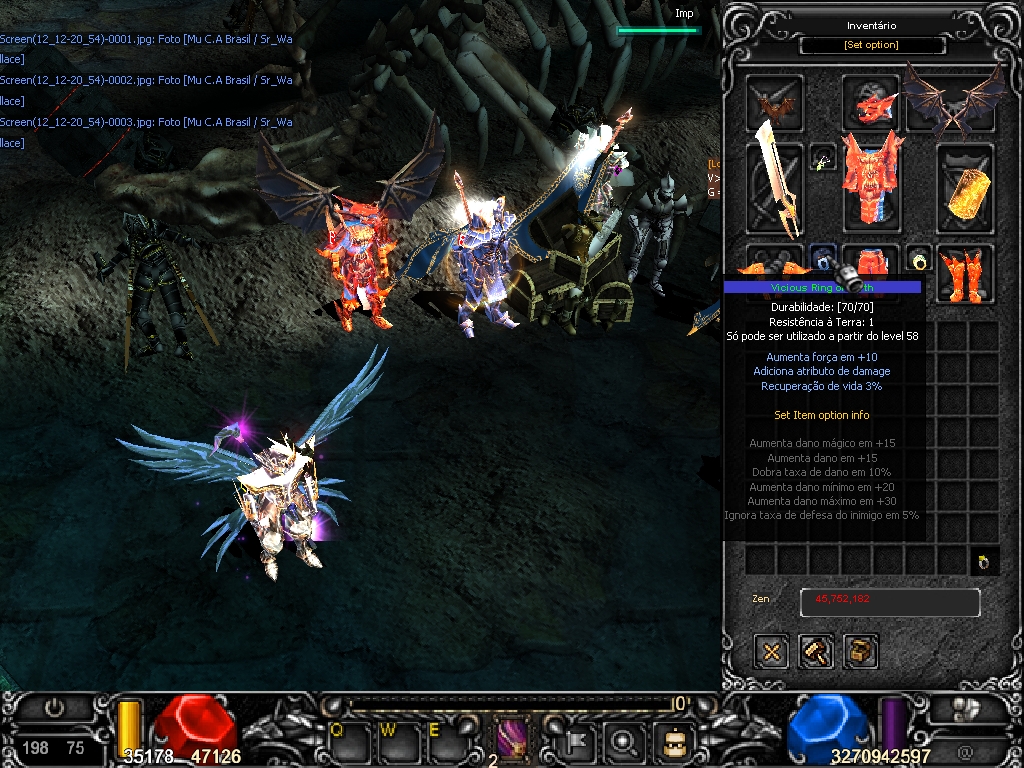Screen dimensions: 1024x768
Task: Select the red dragon helm slot
Action: tap(869, 102)
